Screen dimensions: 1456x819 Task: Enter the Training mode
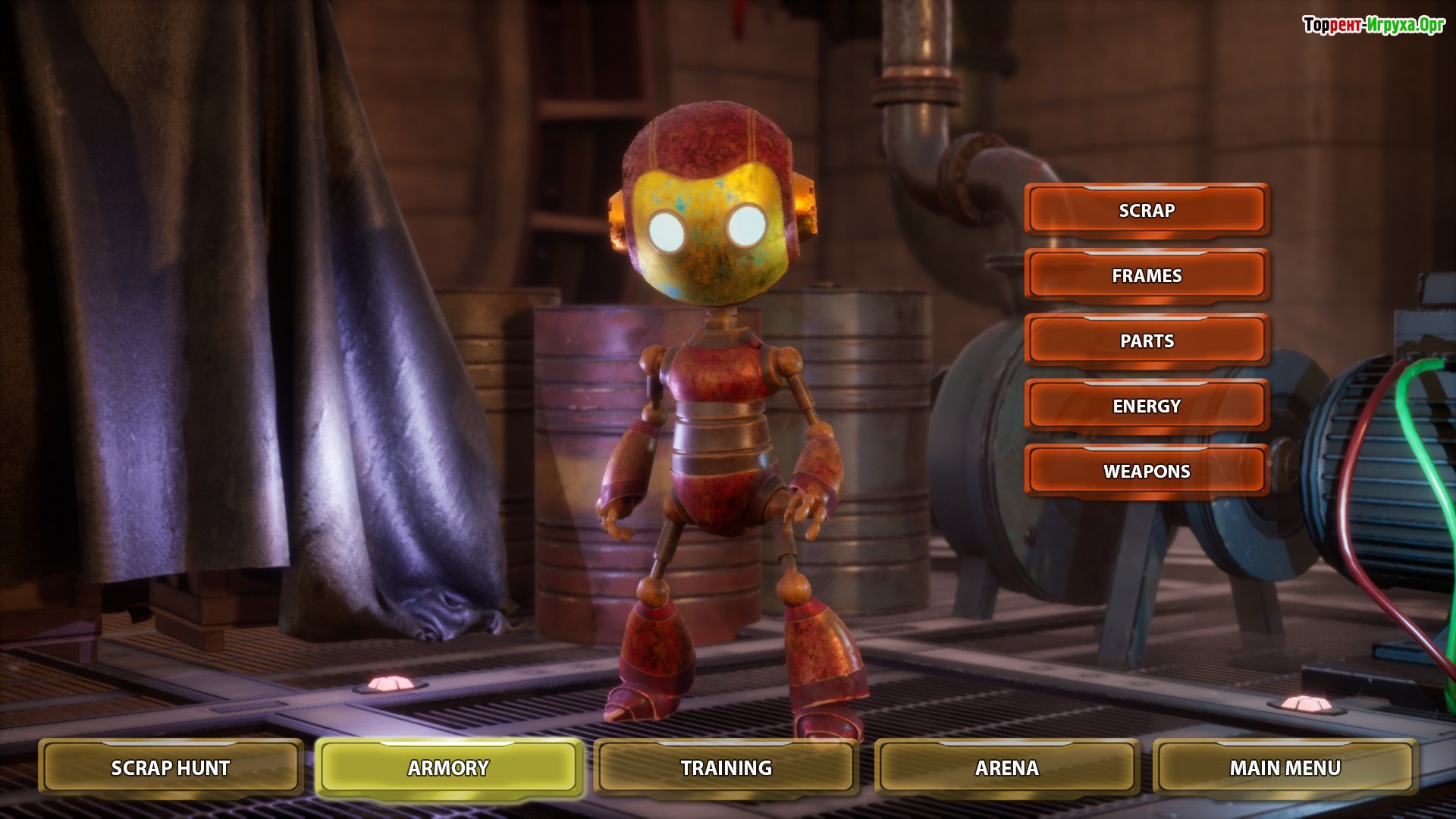point(726,767)
